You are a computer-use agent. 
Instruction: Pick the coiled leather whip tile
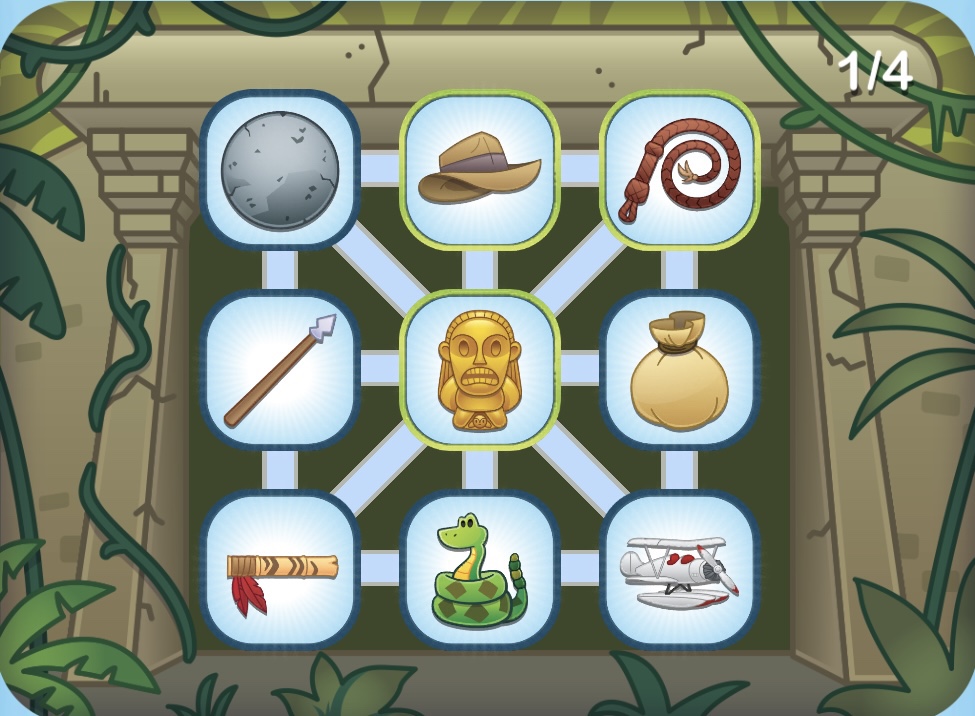coord(680,169)
